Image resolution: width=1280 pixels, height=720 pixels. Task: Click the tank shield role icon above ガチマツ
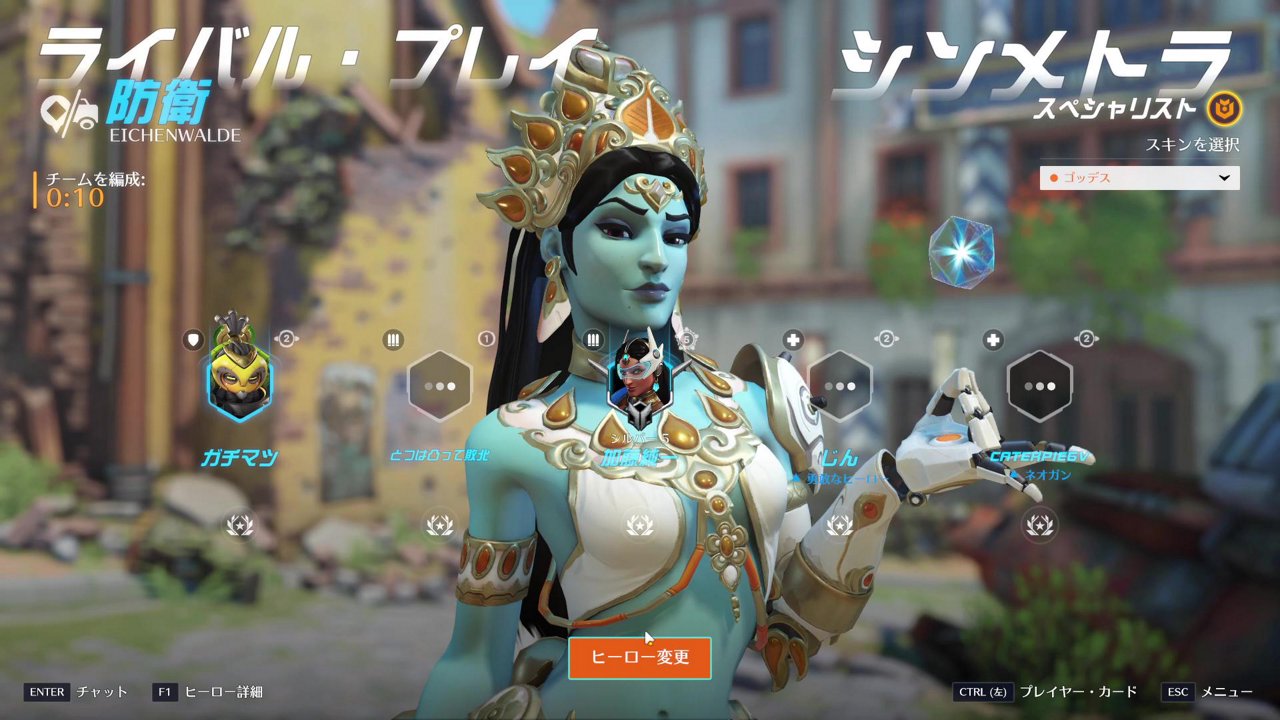click(x=191, y=339)
